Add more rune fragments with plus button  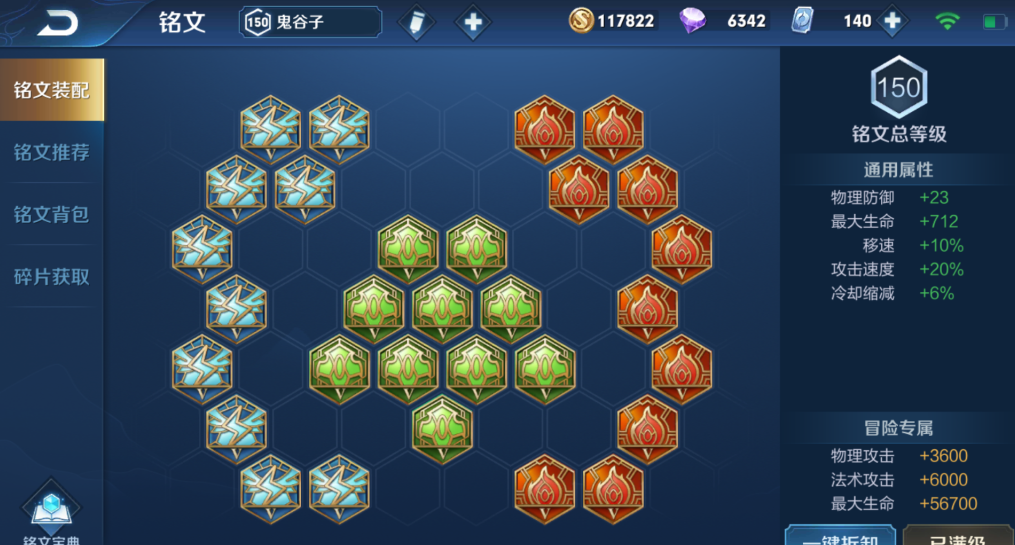[x=891, y=21]
